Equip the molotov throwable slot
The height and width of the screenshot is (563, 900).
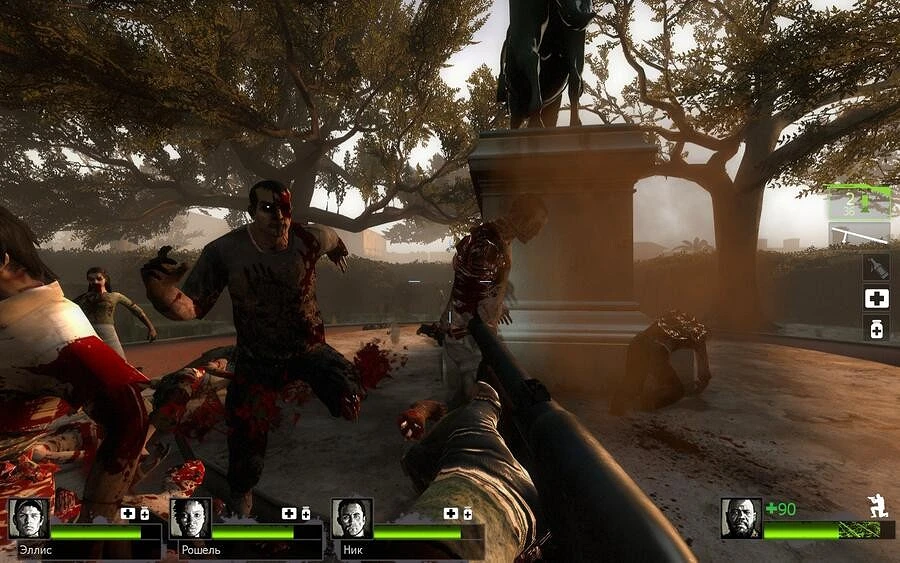tap(876, 267)
